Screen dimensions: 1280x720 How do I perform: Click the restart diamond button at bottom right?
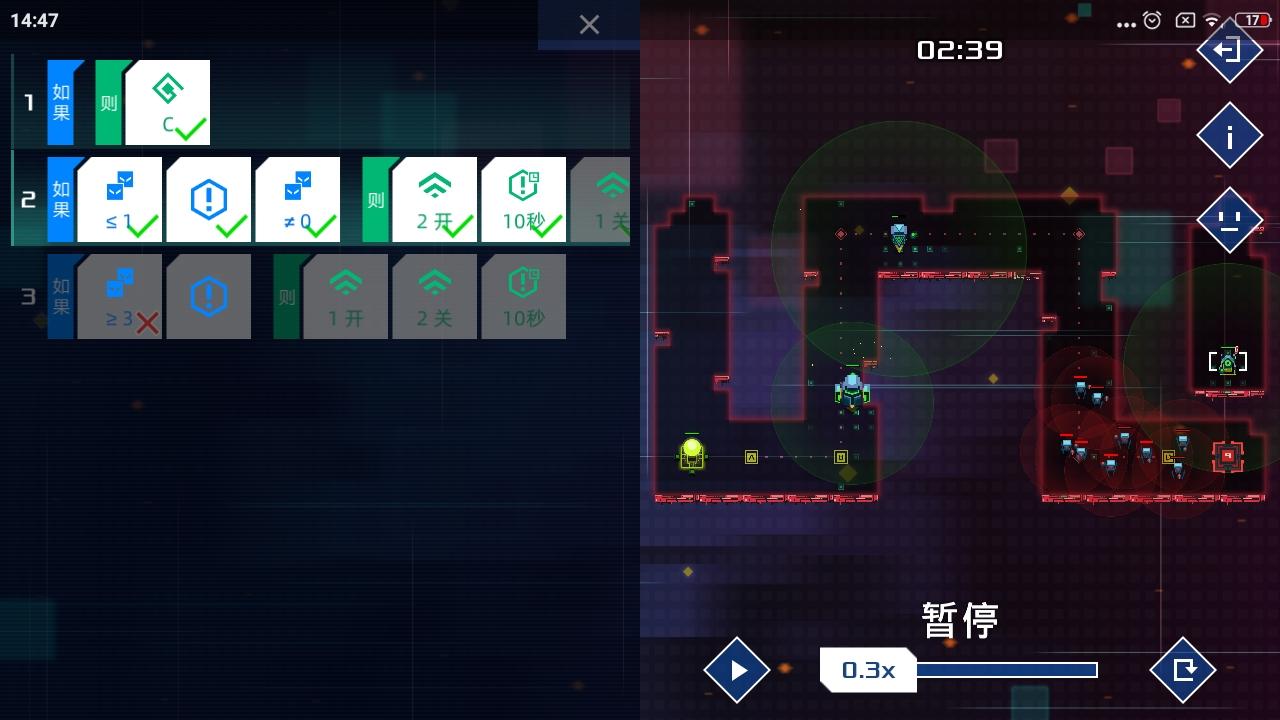pyautogui.click(x=1183, y=670)
